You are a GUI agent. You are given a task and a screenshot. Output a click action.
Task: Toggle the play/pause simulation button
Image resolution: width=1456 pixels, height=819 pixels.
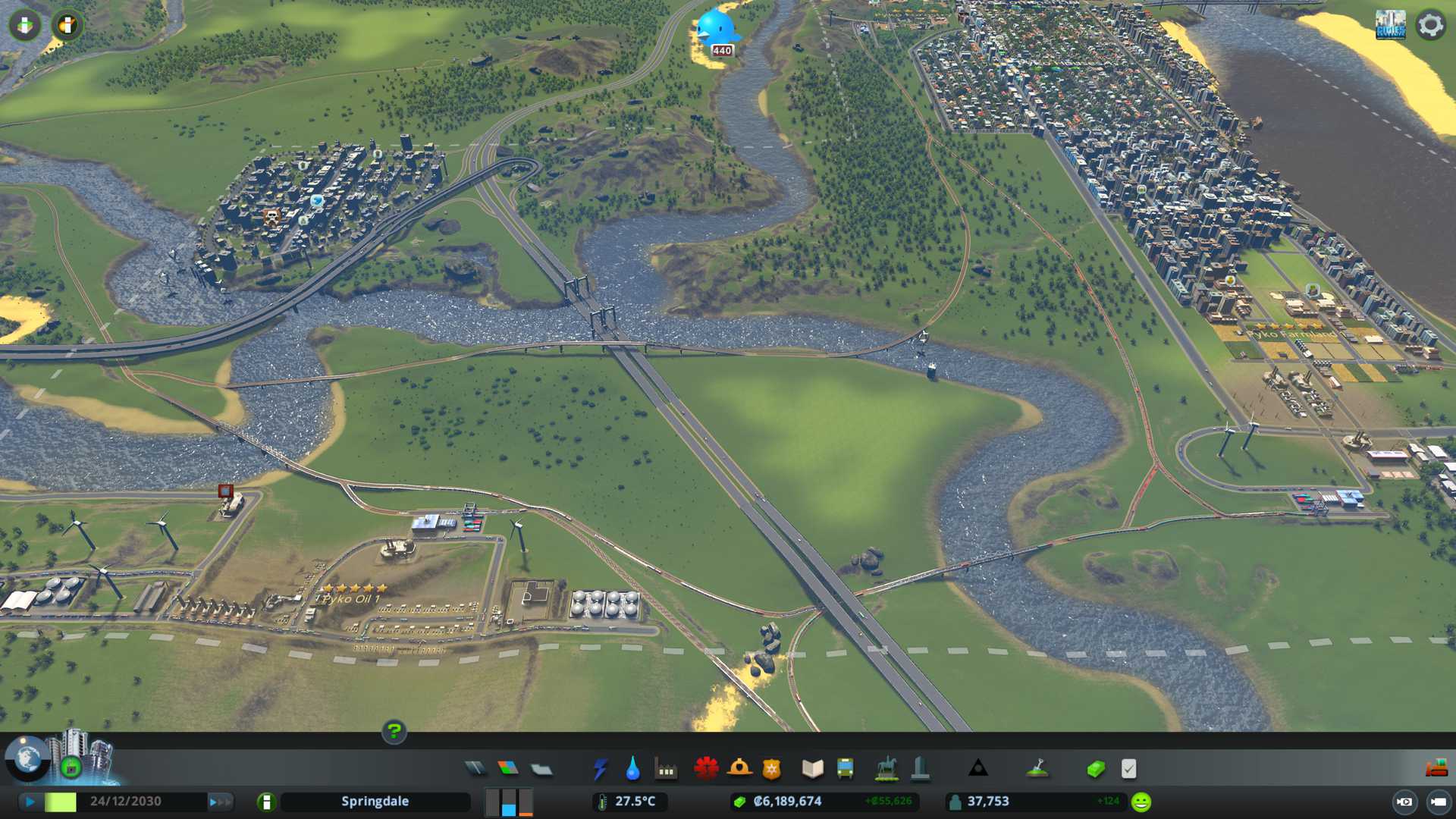tap(30, 802)
